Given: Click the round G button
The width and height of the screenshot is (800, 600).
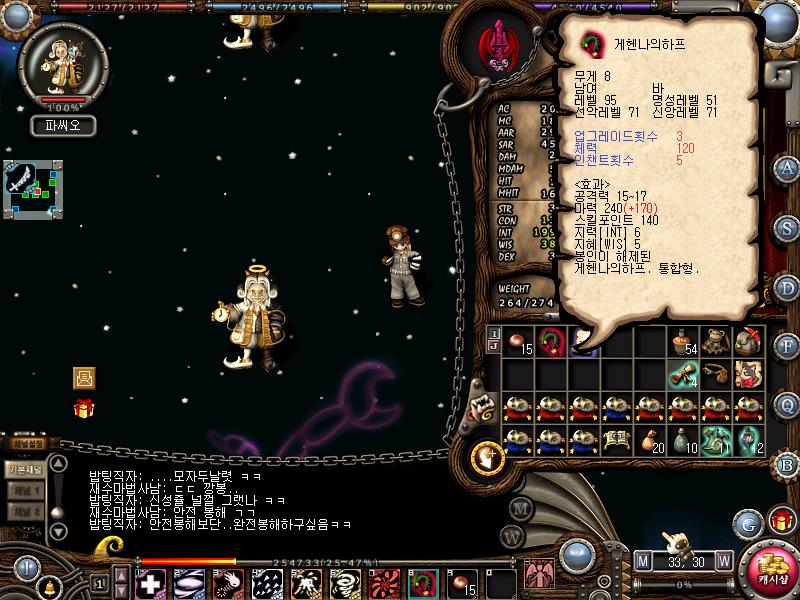Looking at the screenshot, I should tap(748, 523).
